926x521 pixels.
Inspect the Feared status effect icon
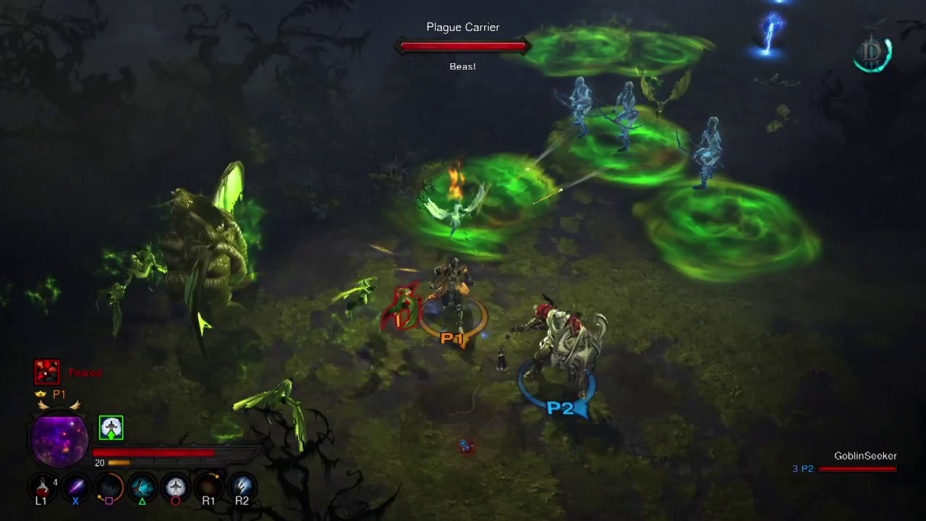pyautogui.click(x=47, y=372)
